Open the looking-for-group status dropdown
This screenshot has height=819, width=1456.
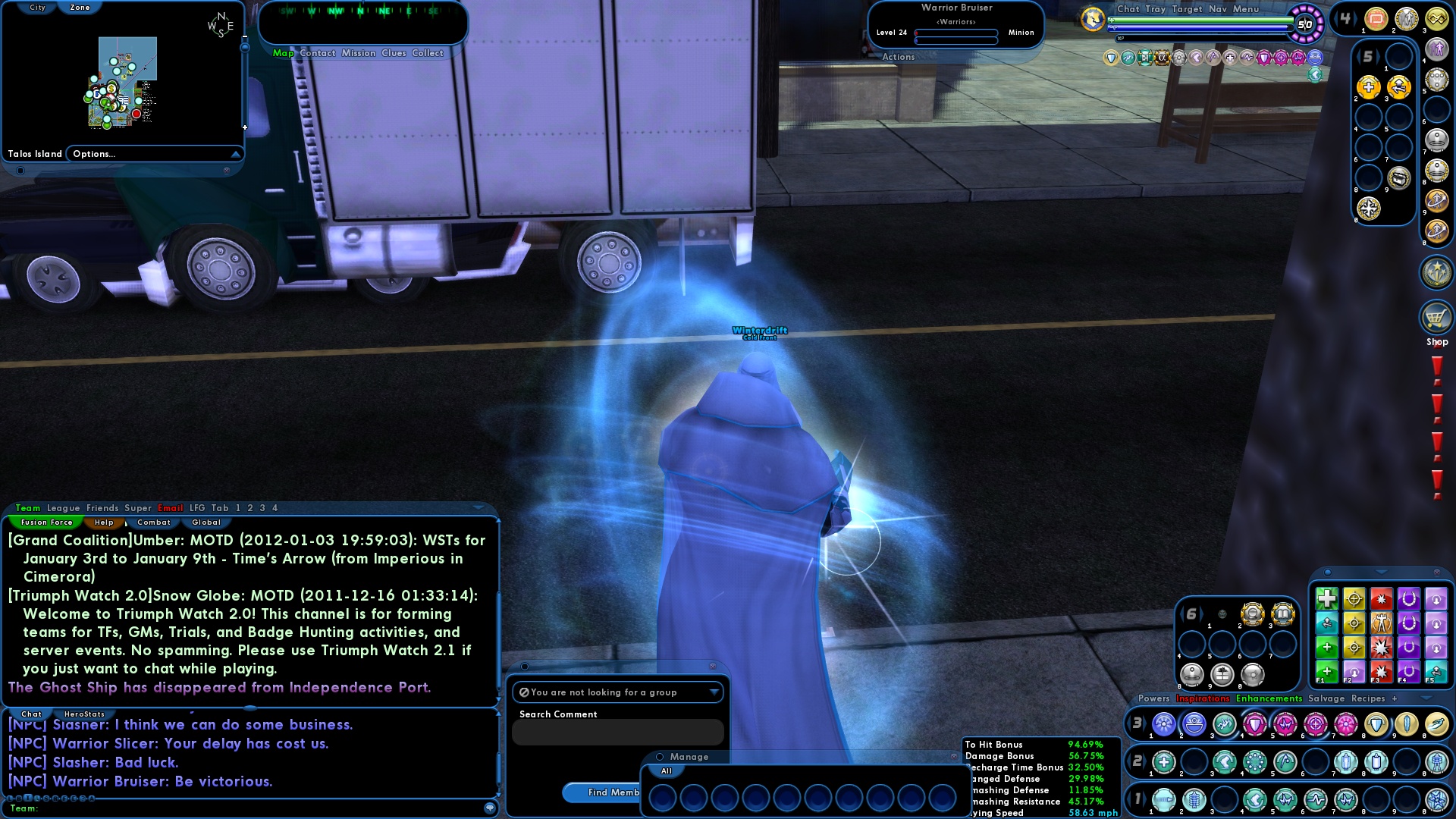pyautogui.click(x=714, y=692)
